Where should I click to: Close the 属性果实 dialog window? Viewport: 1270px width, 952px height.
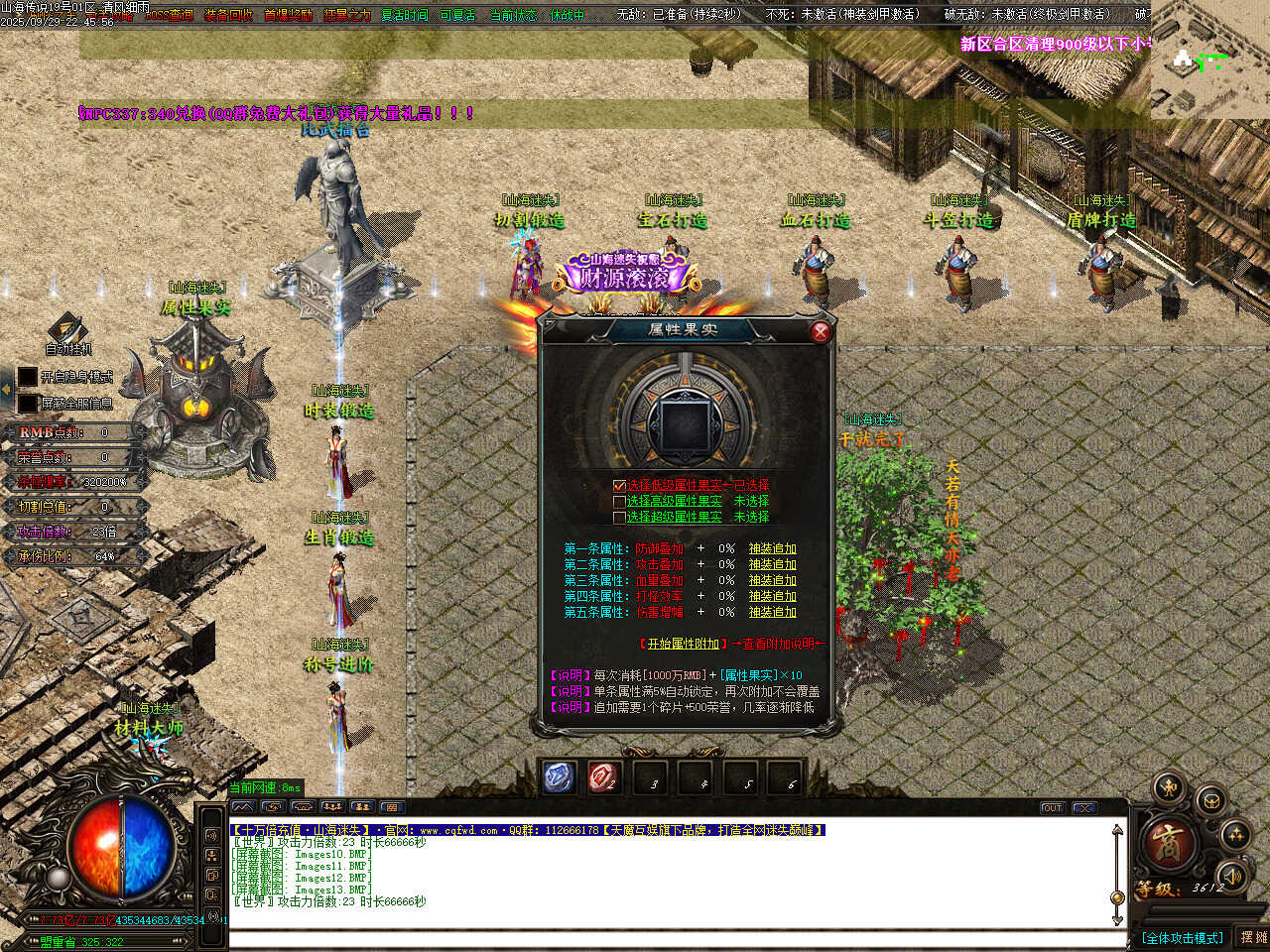pos(820,332)
